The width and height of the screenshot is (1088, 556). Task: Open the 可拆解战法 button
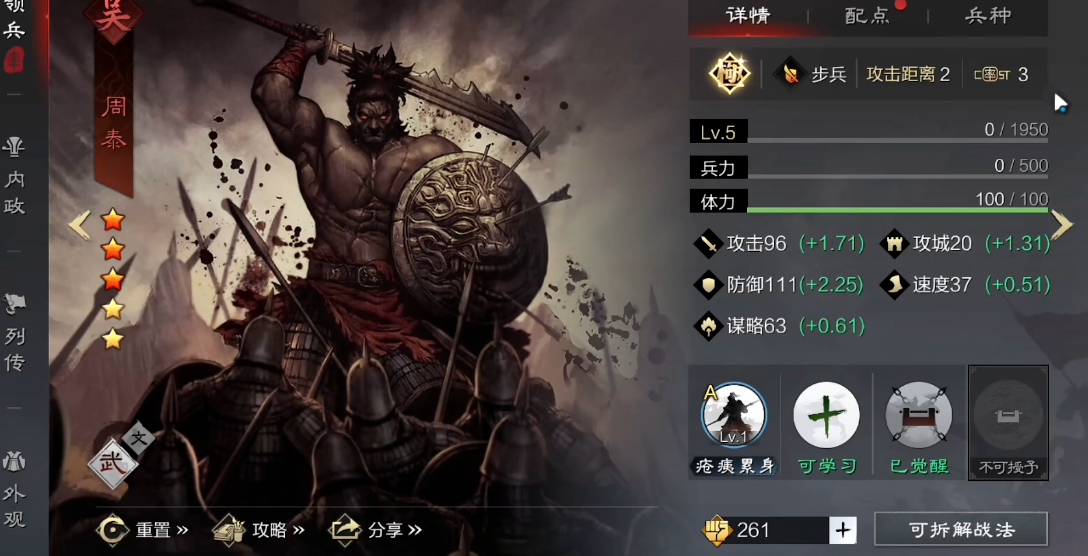[x=960, y=530]
